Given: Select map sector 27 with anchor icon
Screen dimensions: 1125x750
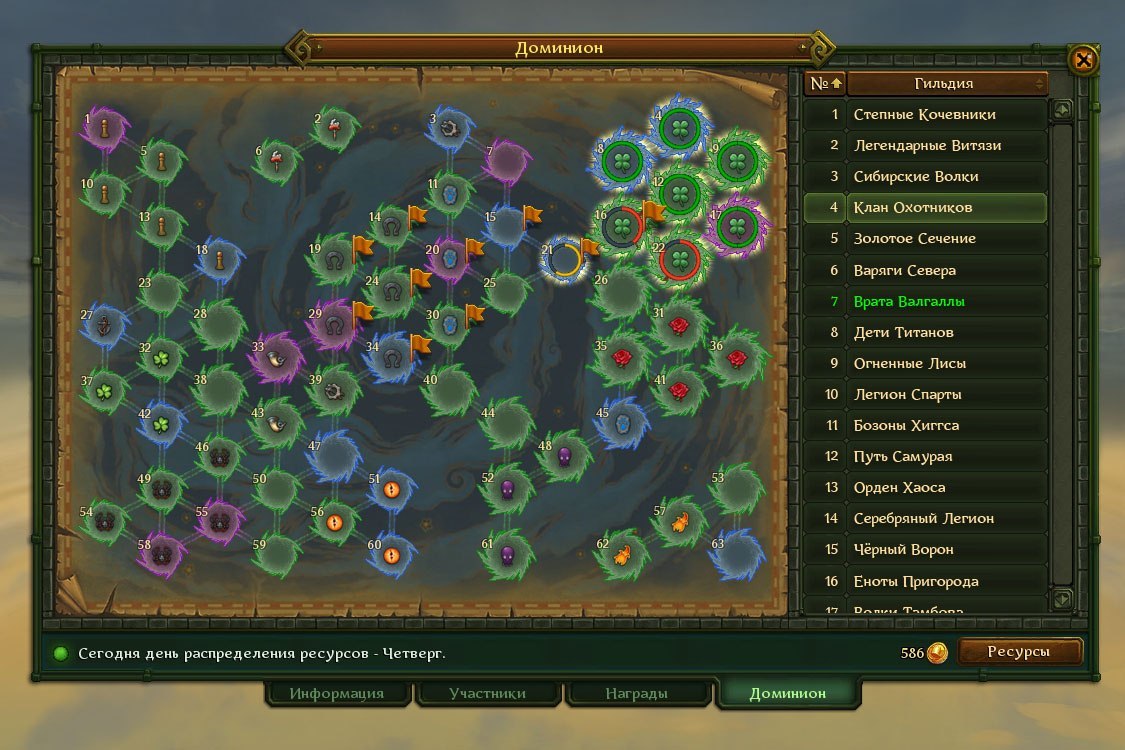Looking at the screenshot, I should click(105, 325).
